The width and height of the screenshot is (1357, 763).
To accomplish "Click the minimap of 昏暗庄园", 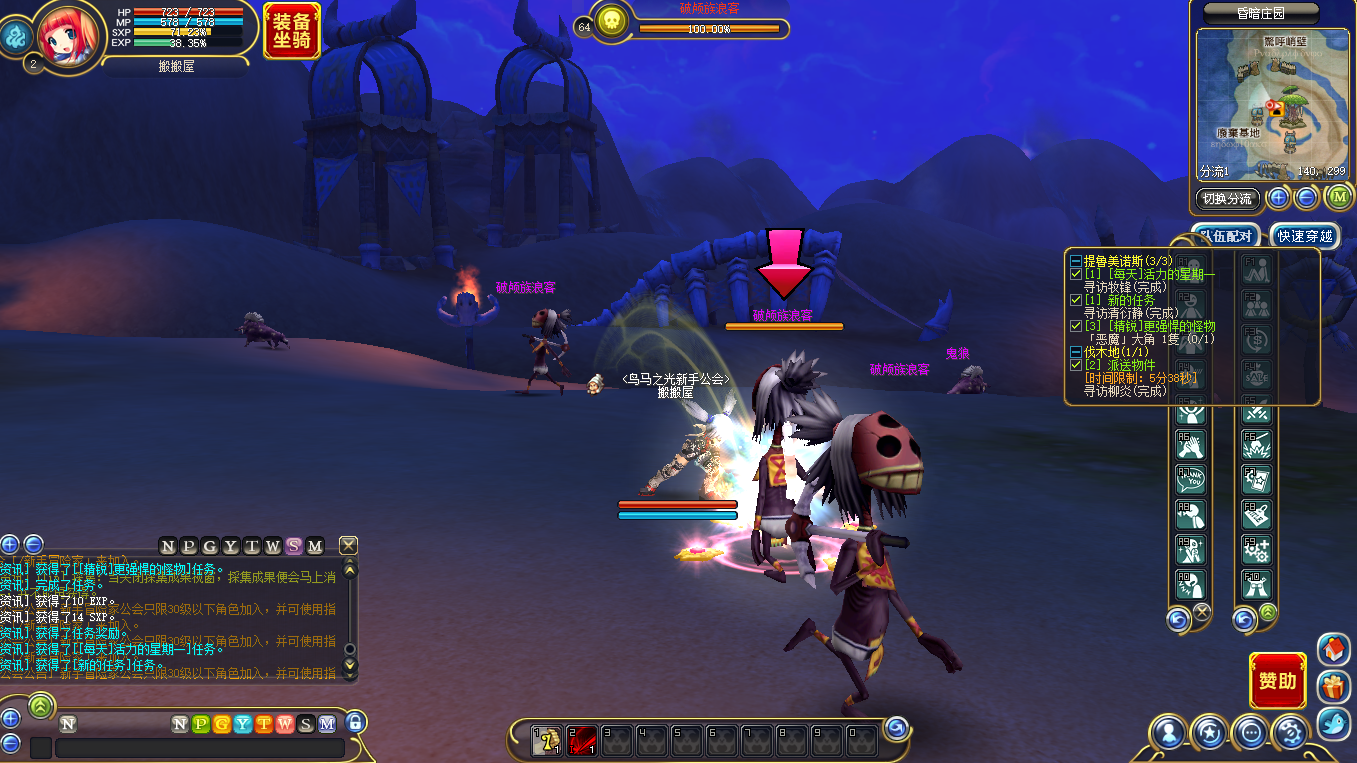I will (1272, 104).
